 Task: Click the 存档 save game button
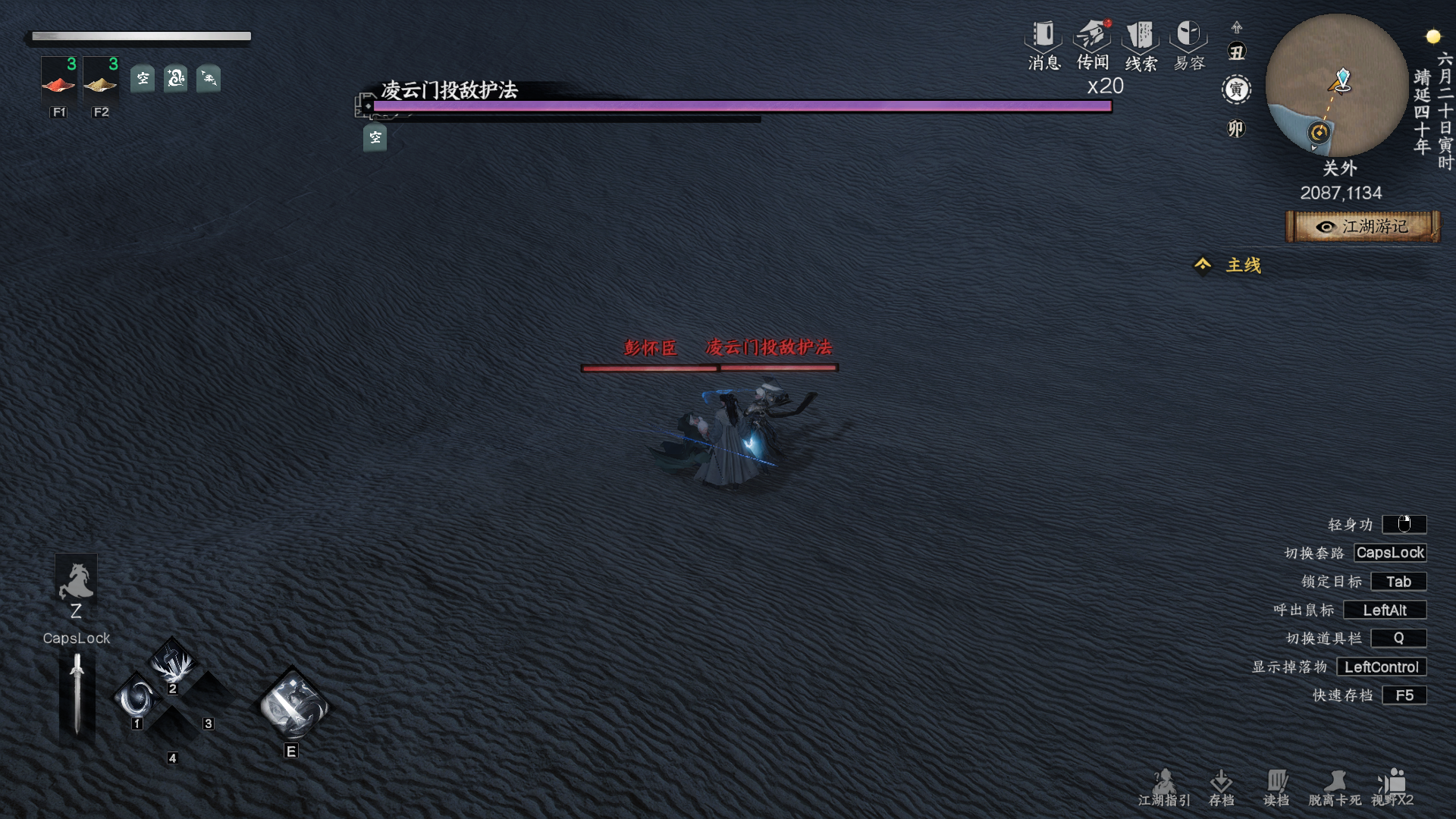(1221, 788)
